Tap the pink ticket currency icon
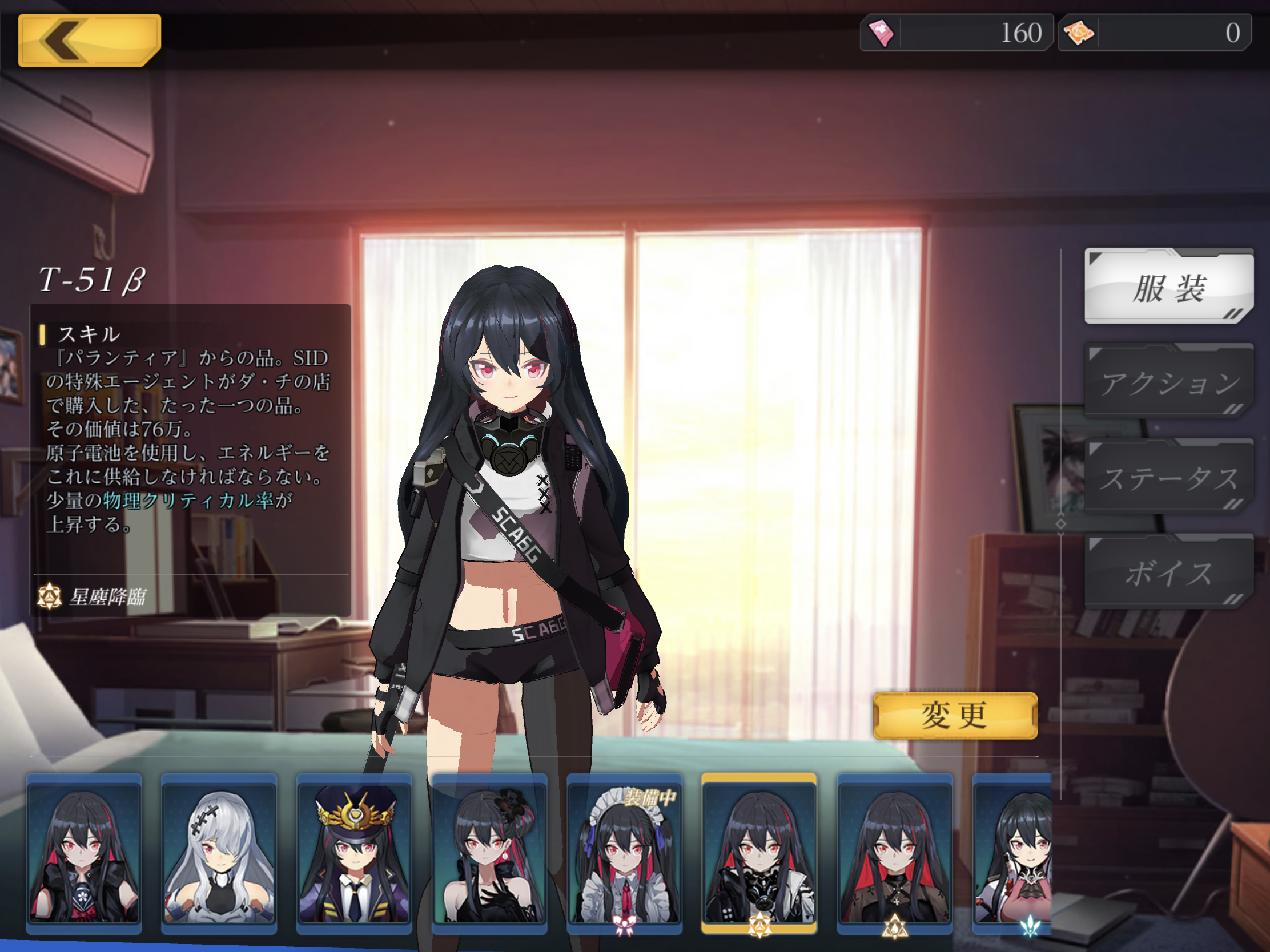1270x952 pixels. 881,33
